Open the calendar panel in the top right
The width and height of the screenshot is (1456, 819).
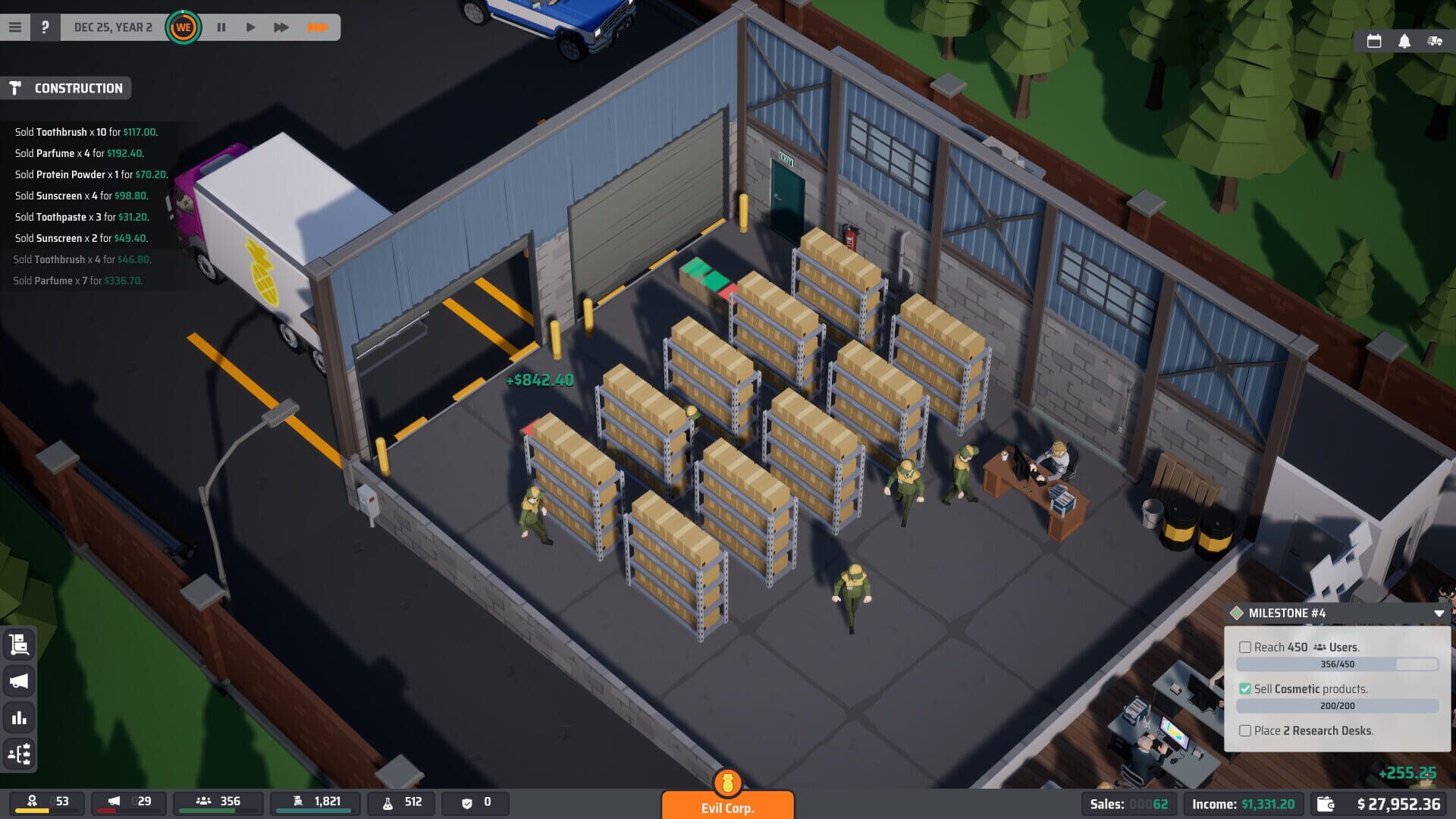click(1373, 42)
